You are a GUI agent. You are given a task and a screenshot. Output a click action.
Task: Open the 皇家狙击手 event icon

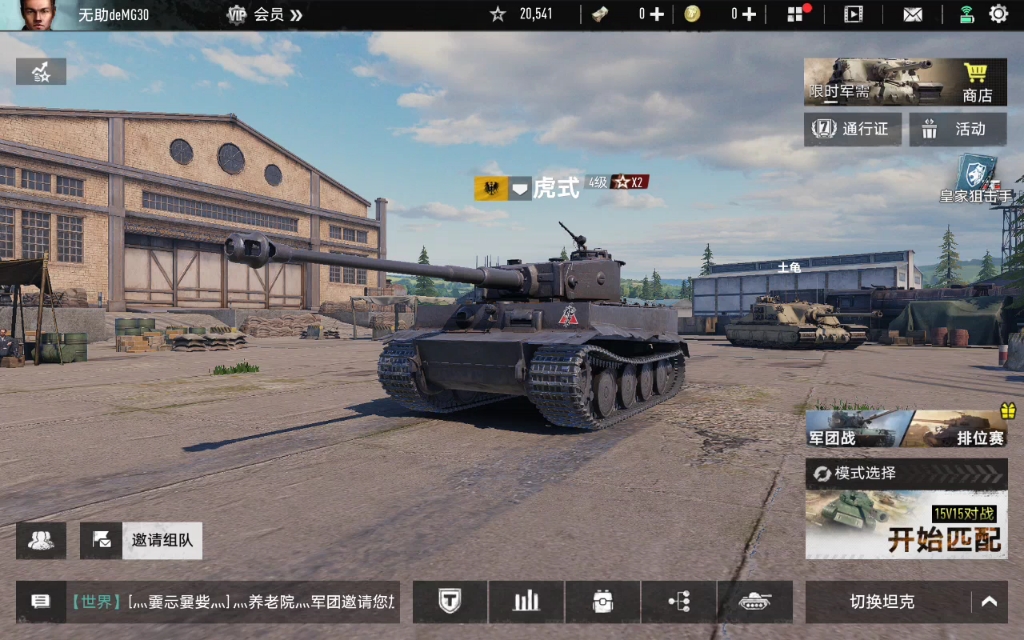coord(976,180)
